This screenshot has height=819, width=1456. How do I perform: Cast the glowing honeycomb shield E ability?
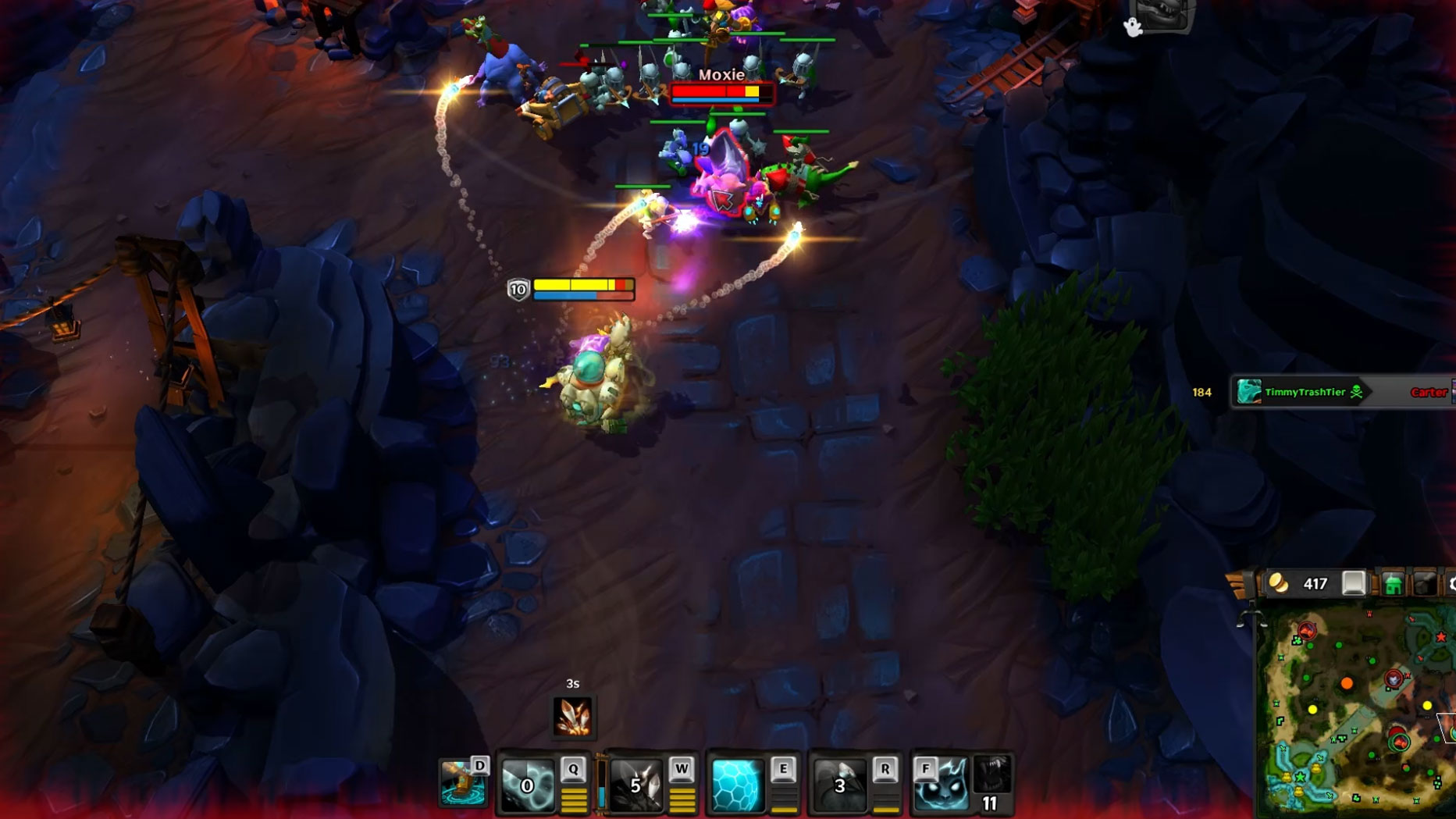pos(736,785)
